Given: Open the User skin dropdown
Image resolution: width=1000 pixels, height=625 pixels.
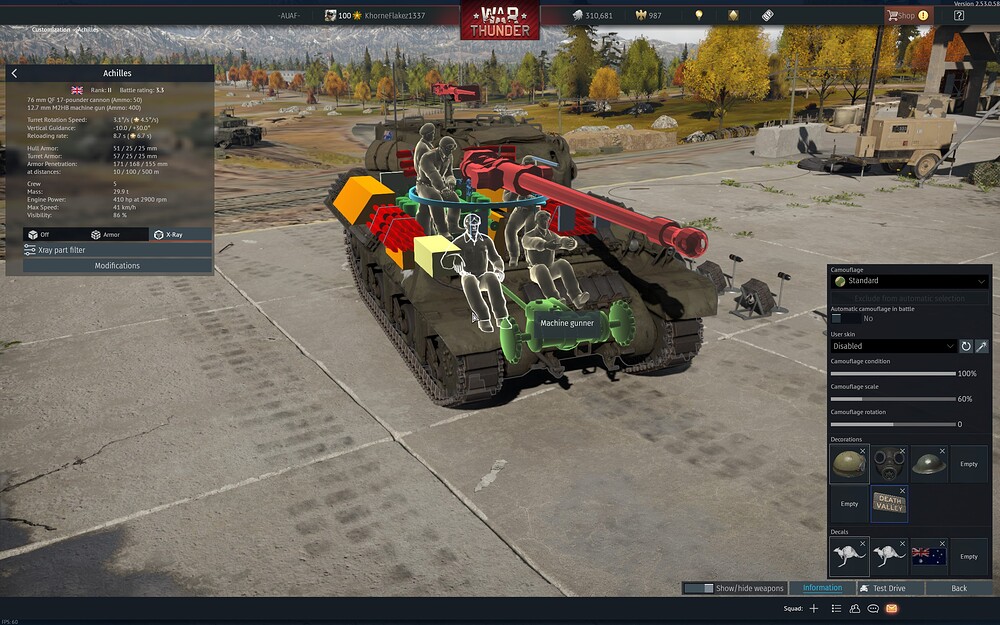Looking at the screenshot, I should pyautogui.click(x=893, y=346).
